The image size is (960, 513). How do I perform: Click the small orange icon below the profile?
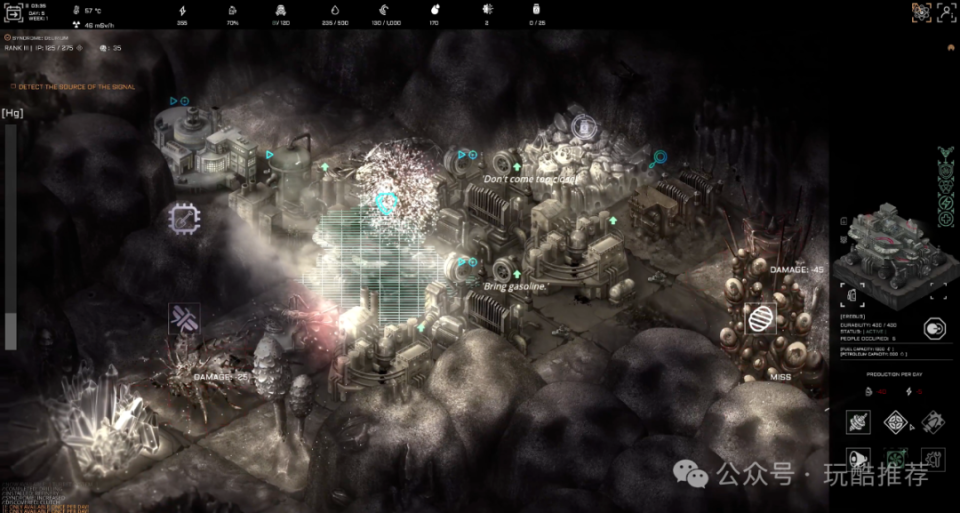coord(950,47)
